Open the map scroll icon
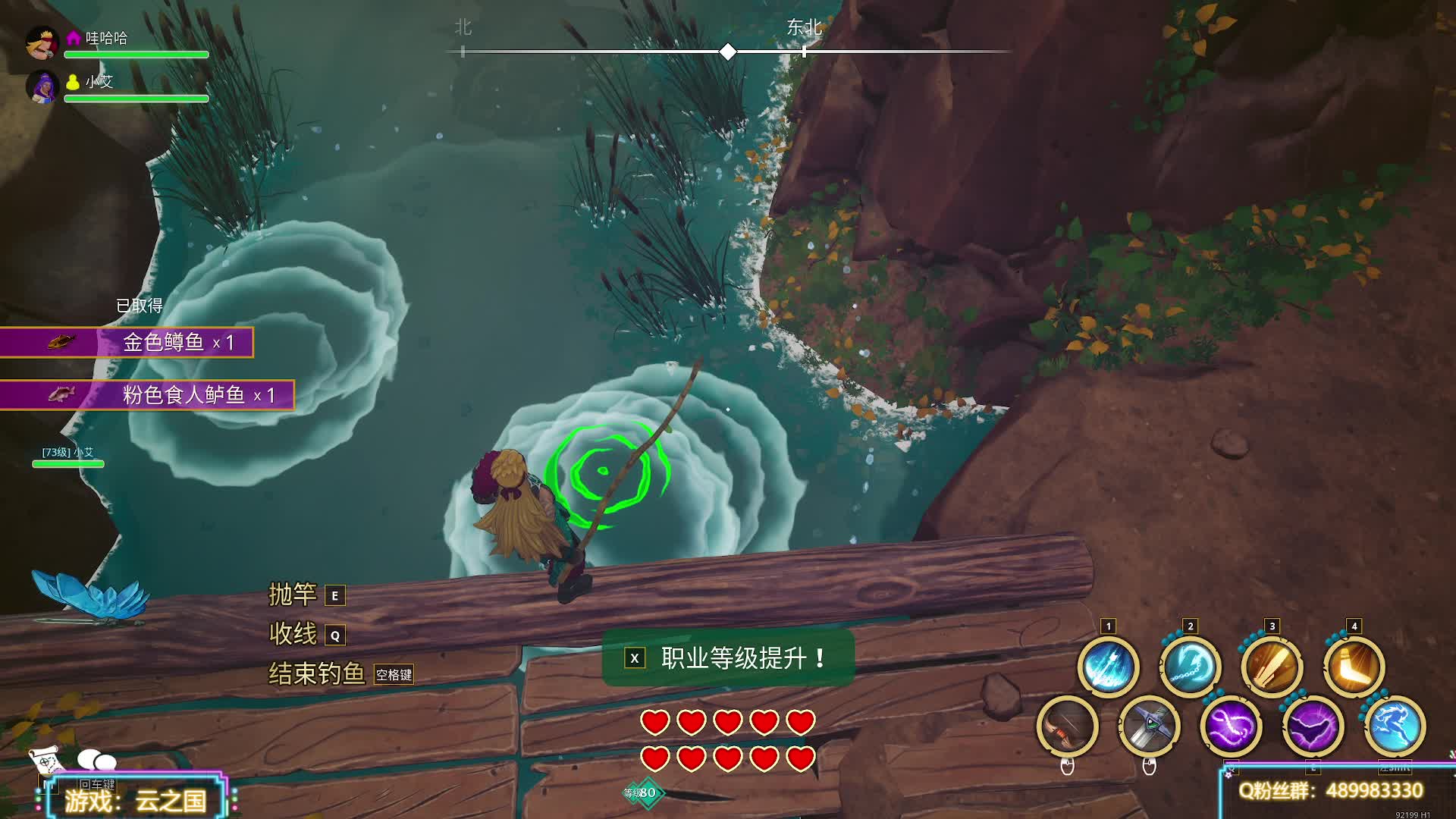The width and height of the screenshot is (1456, 819). [45, 758]
